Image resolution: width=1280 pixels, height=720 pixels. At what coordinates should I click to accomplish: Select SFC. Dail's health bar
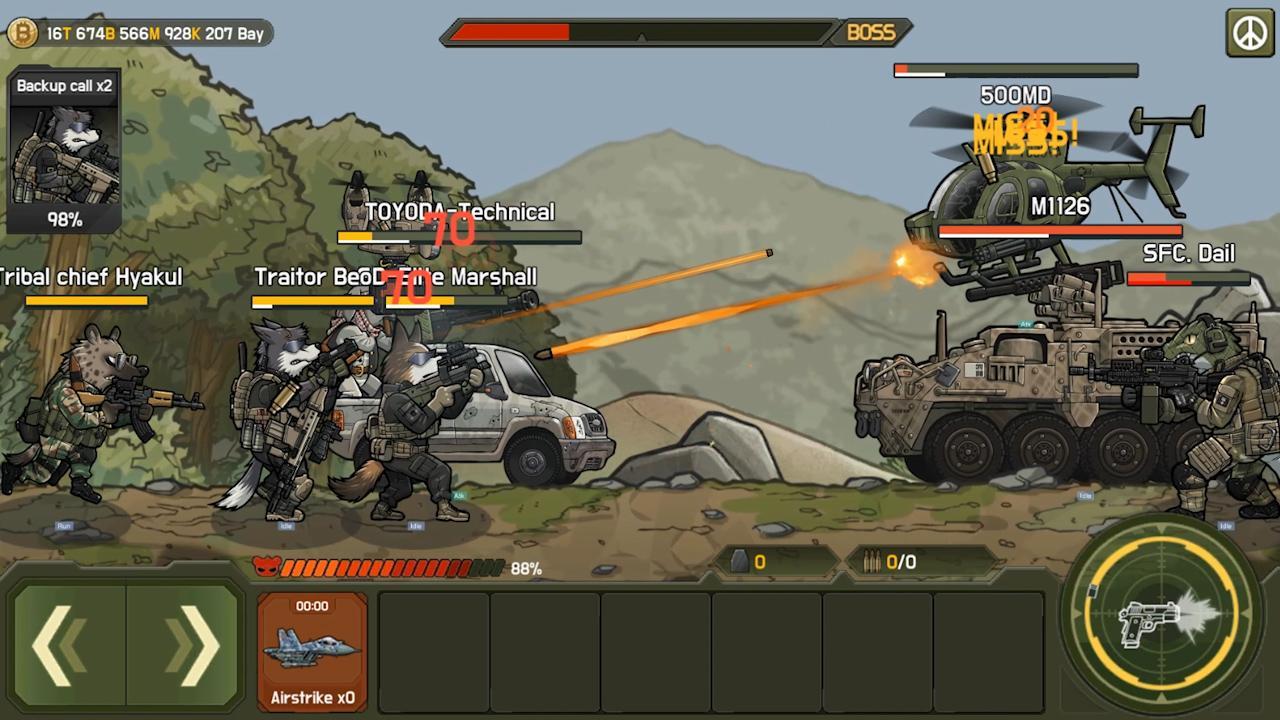tap(1190, 280)
